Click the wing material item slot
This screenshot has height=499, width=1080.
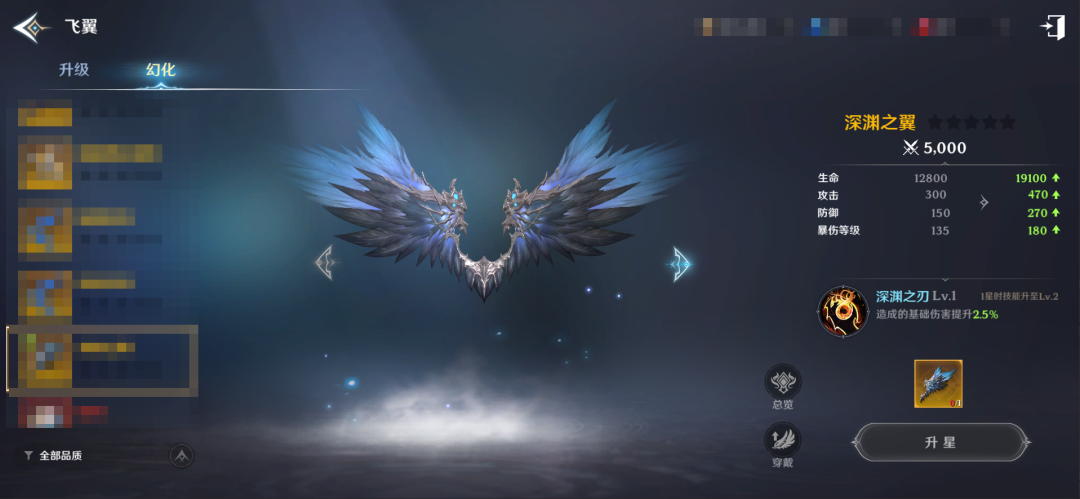coord(938,384)
